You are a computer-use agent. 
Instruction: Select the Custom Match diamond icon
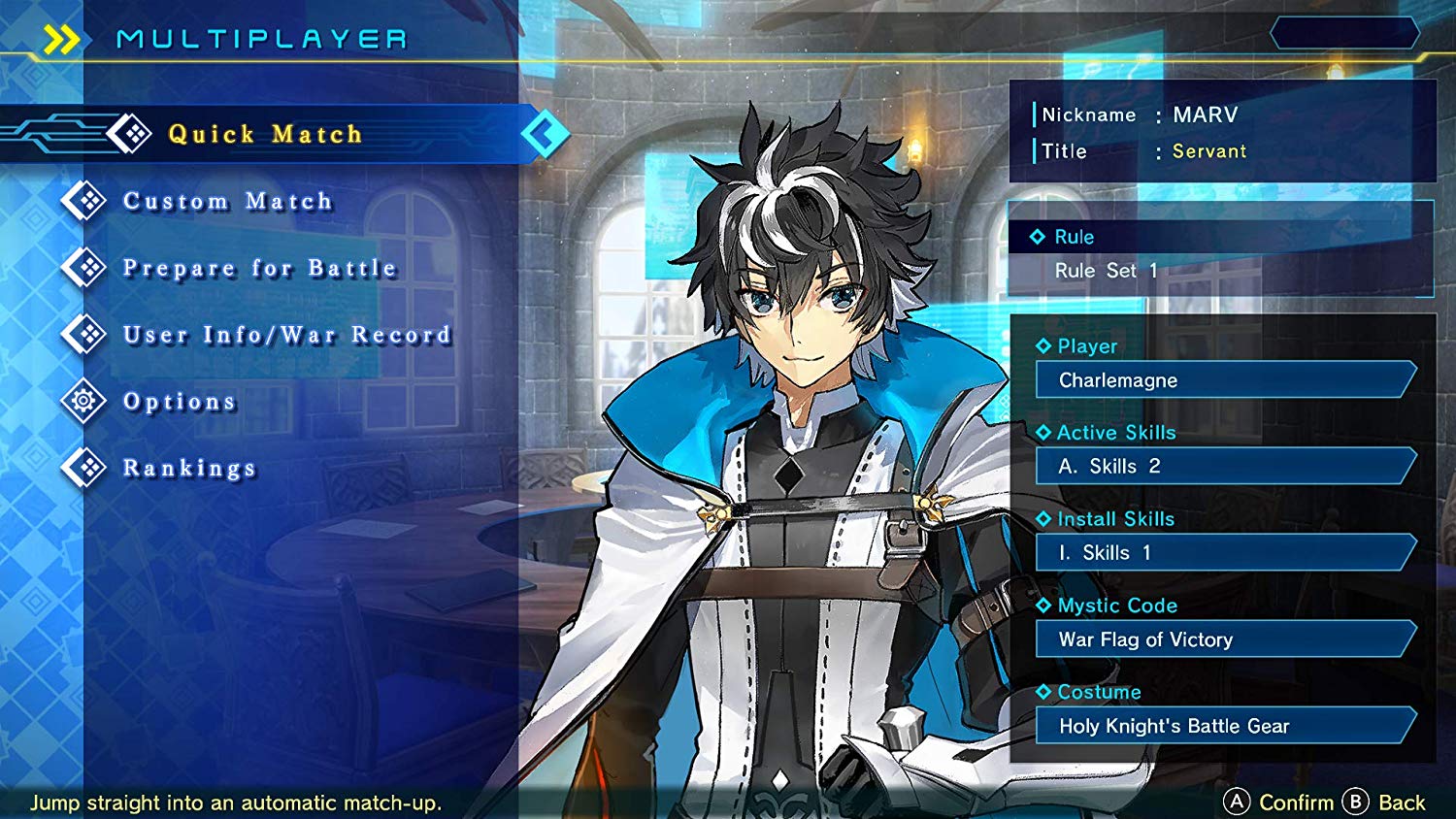84,200
